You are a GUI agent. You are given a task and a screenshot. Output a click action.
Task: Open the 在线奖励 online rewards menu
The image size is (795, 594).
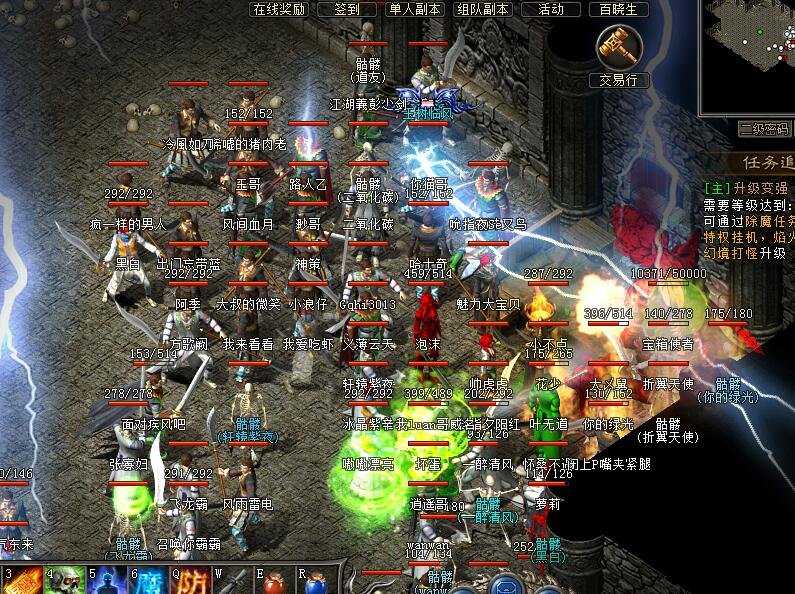coord(279,9)
